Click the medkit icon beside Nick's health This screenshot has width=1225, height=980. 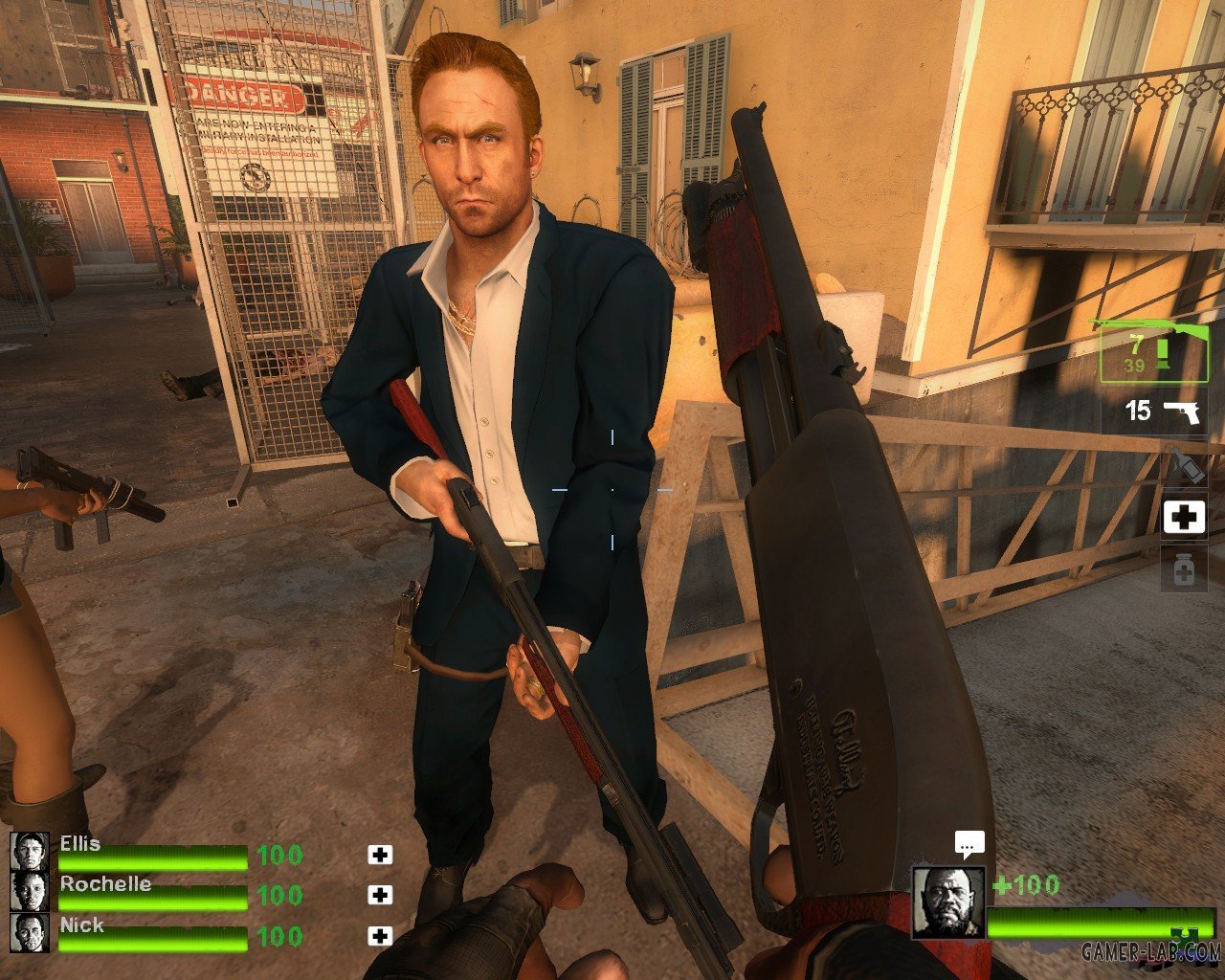click(x=380, y=936)
